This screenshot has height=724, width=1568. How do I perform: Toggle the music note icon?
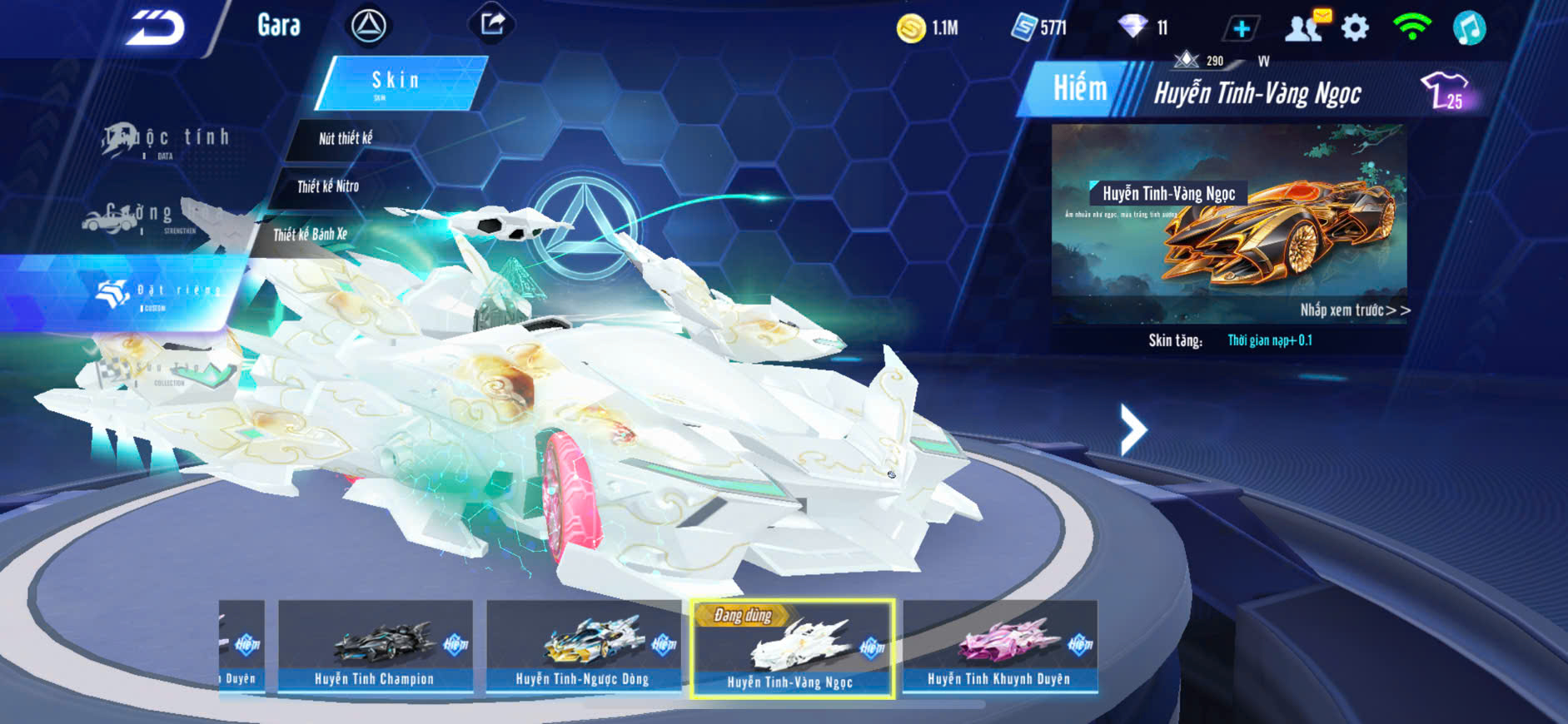click(1469, 28)
